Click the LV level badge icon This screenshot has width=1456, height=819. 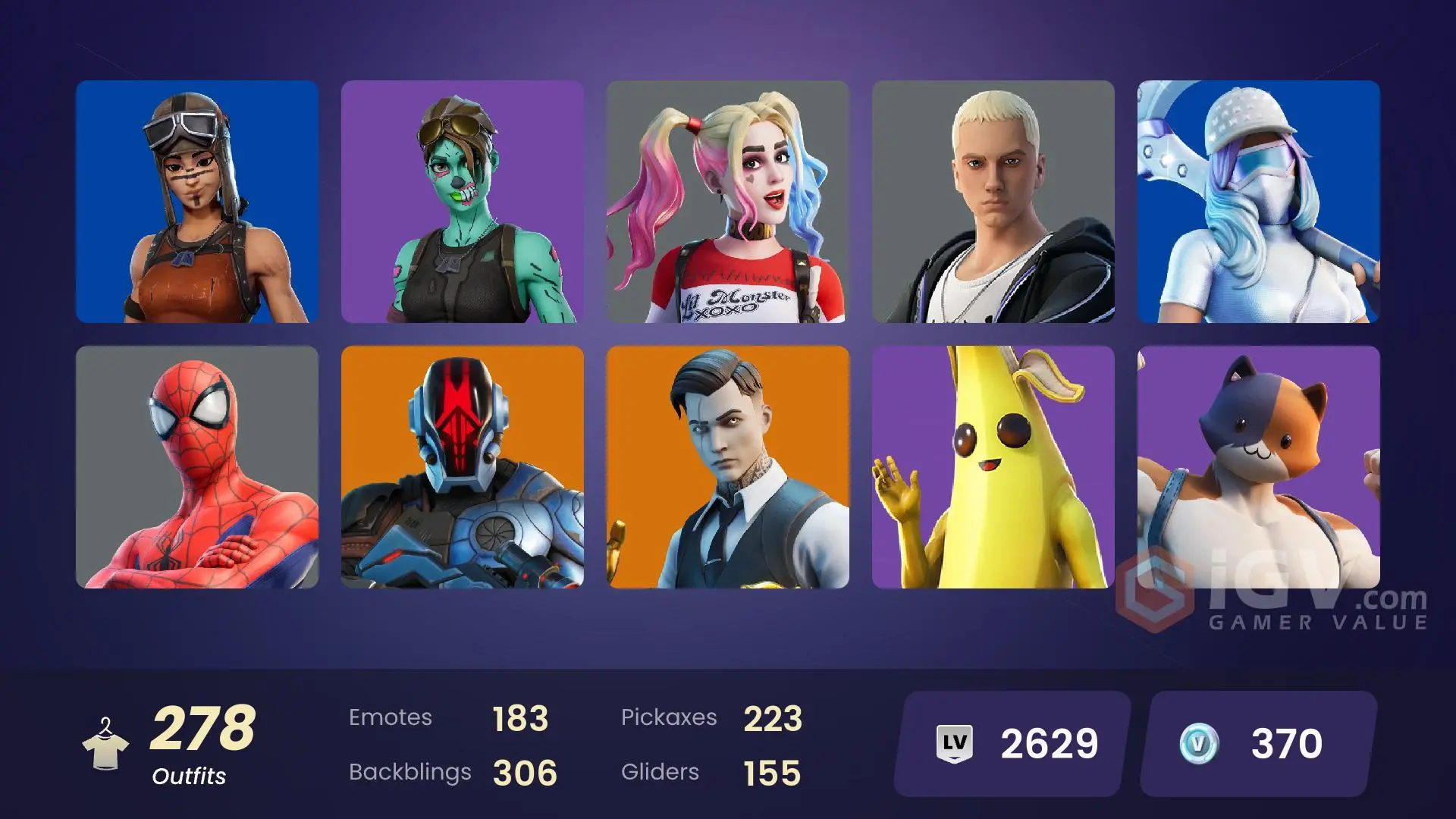(x=956, y=744)
